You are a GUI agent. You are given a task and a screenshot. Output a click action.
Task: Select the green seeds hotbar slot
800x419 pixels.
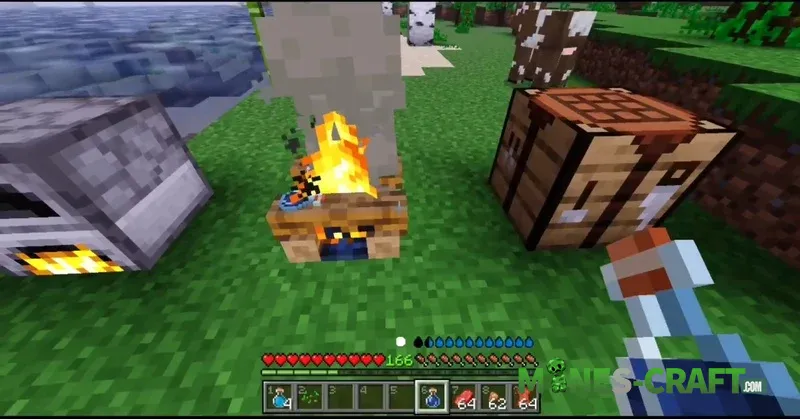310,397
